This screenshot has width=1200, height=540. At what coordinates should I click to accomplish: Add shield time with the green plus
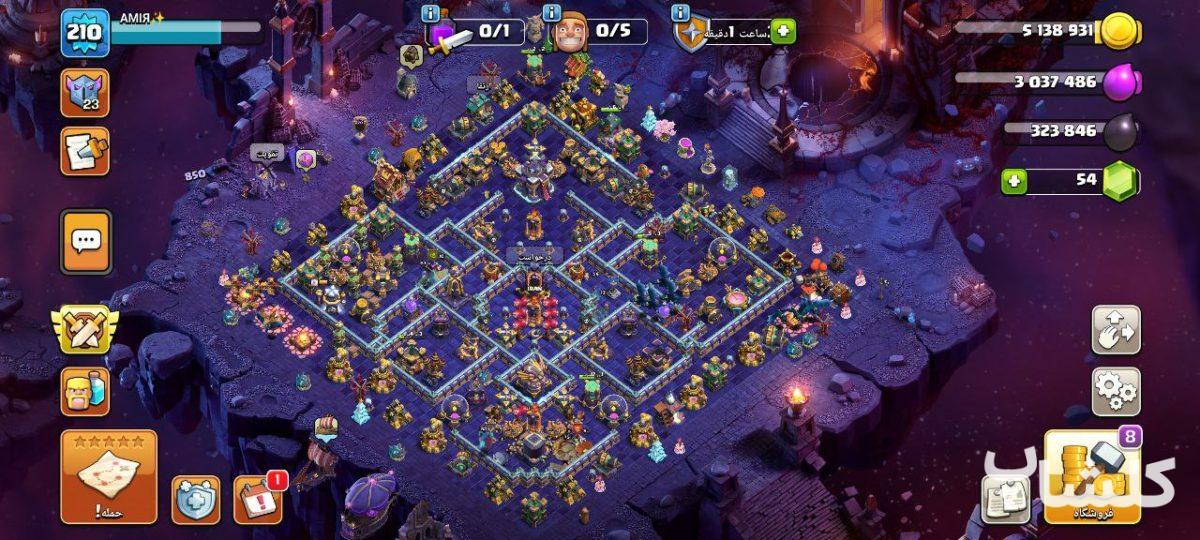(x=782, y=31)
